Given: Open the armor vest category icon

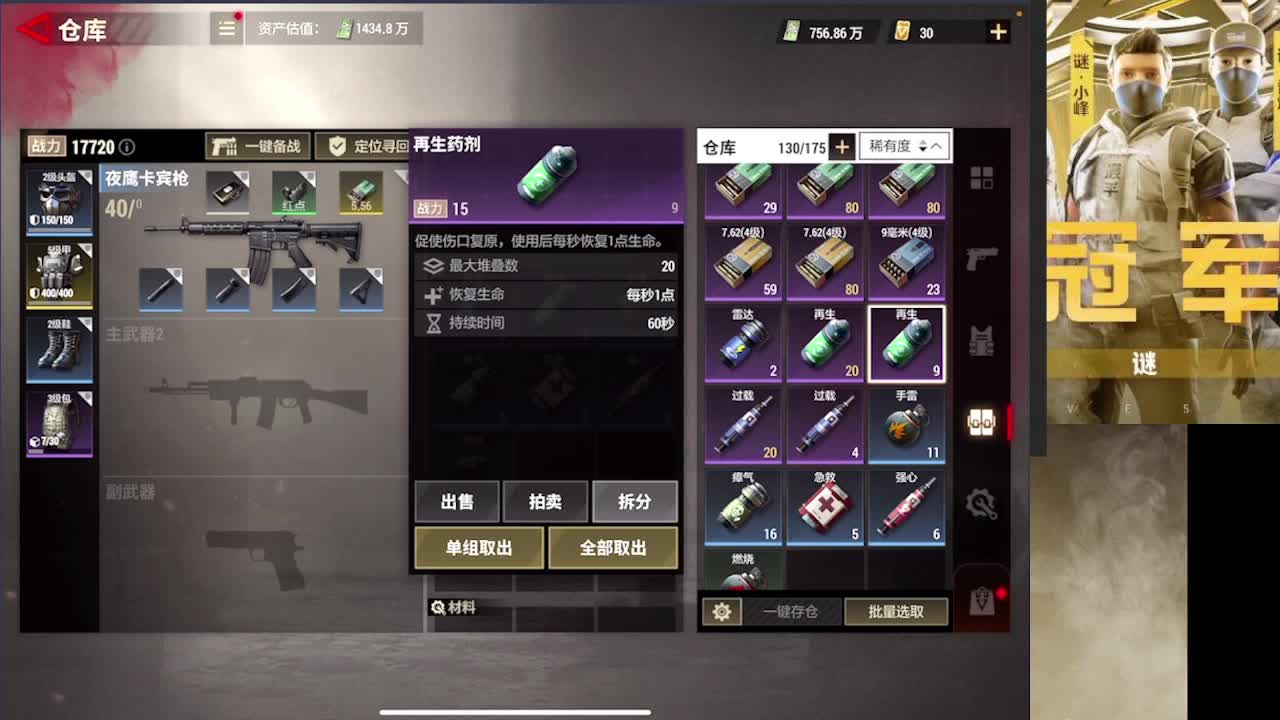Looking at the screenshot, I should point(982,341).
